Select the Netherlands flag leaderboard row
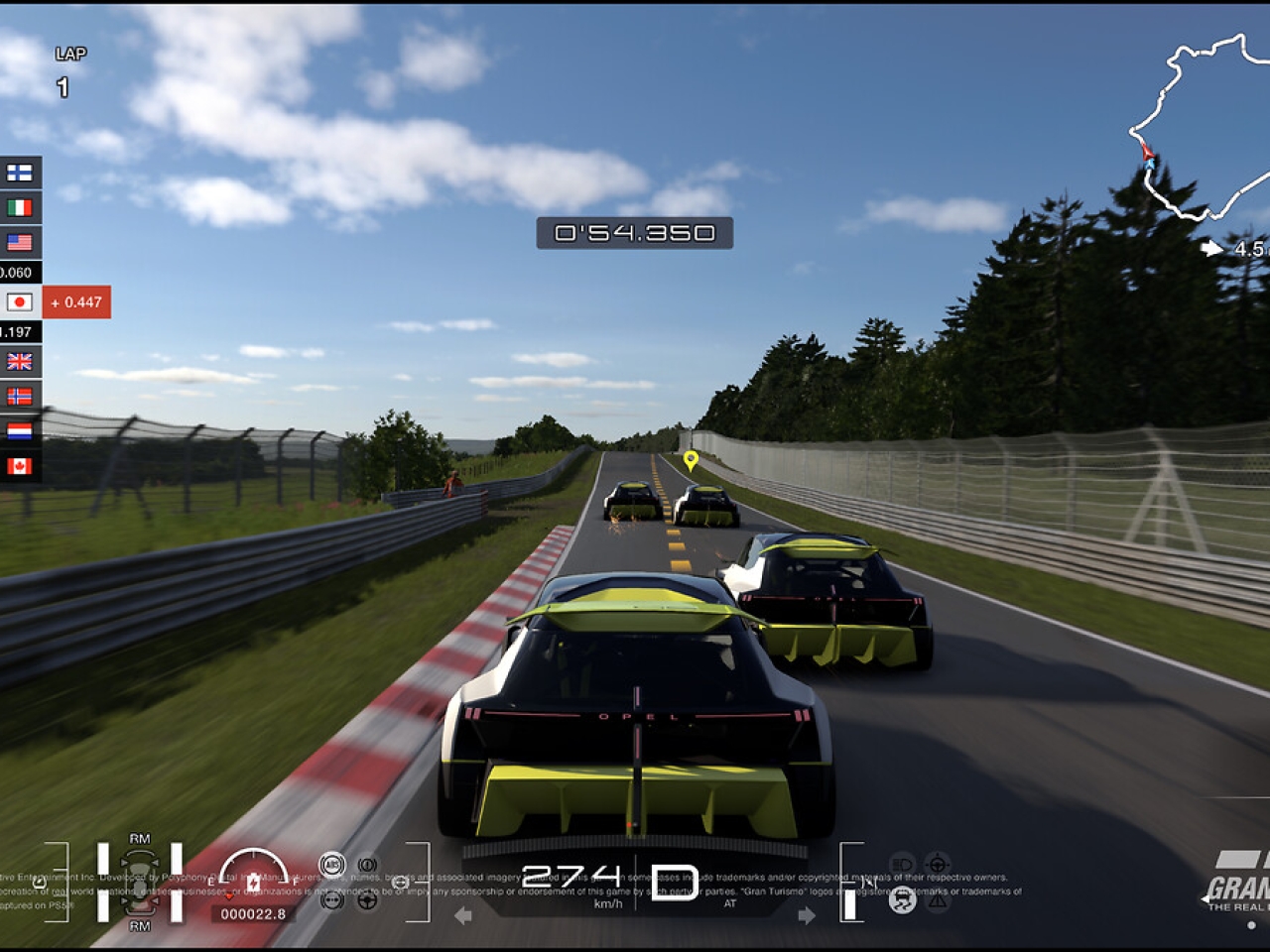The image size is (1270, 952). [19, 430]
